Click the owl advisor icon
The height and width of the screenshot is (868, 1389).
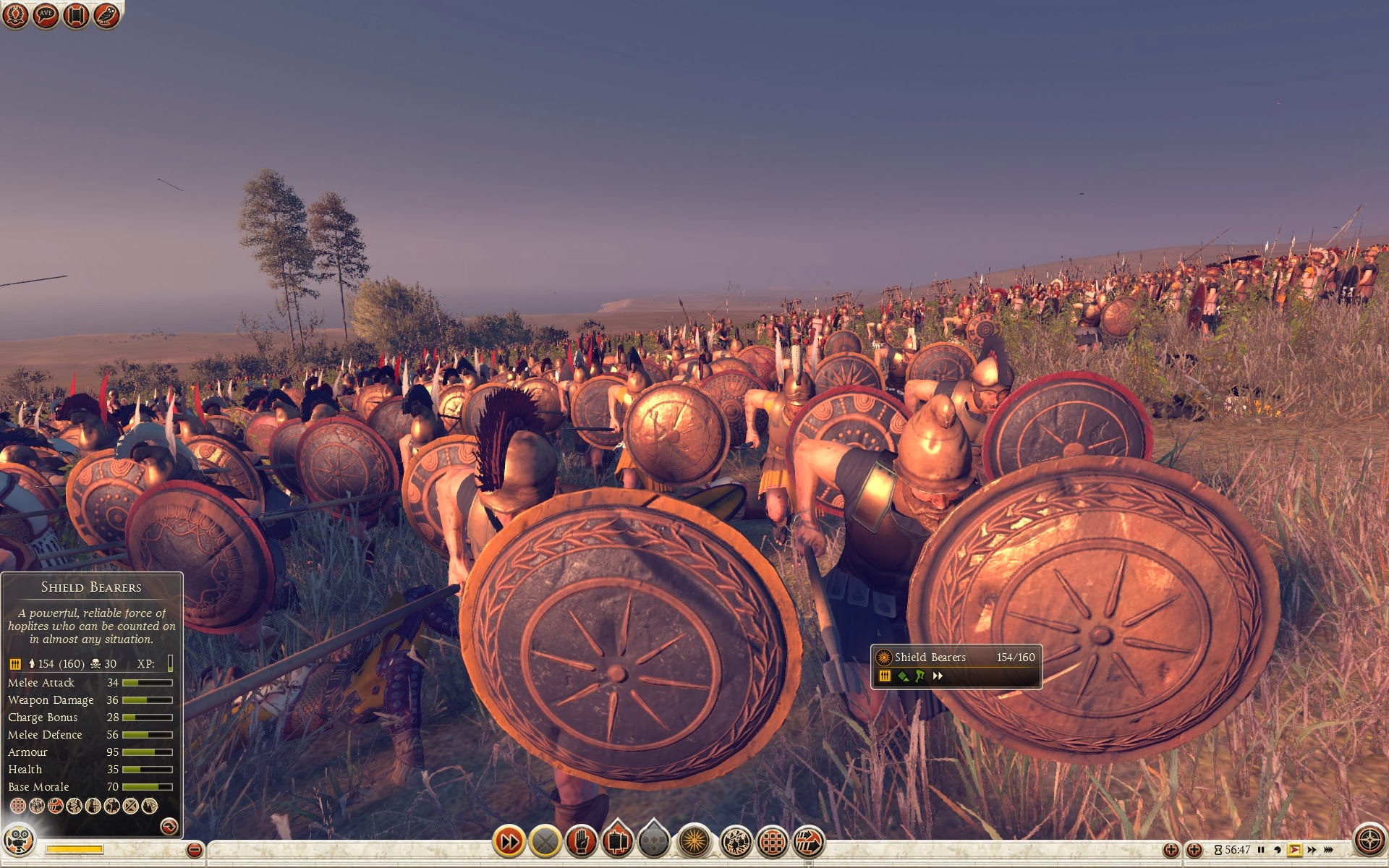coord(106,15)
